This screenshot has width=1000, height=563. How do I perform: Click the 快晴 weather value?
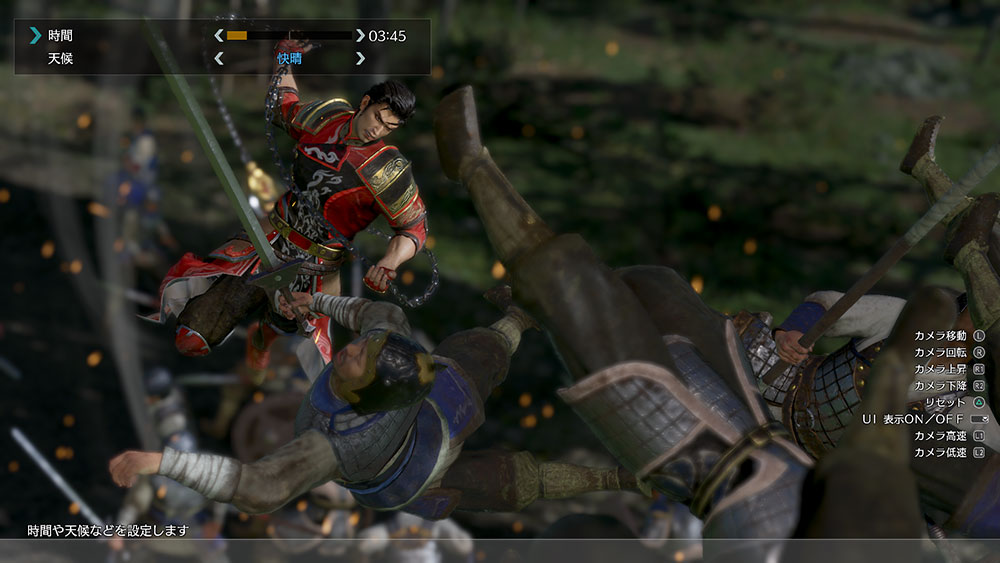click(x=289, y=59)
